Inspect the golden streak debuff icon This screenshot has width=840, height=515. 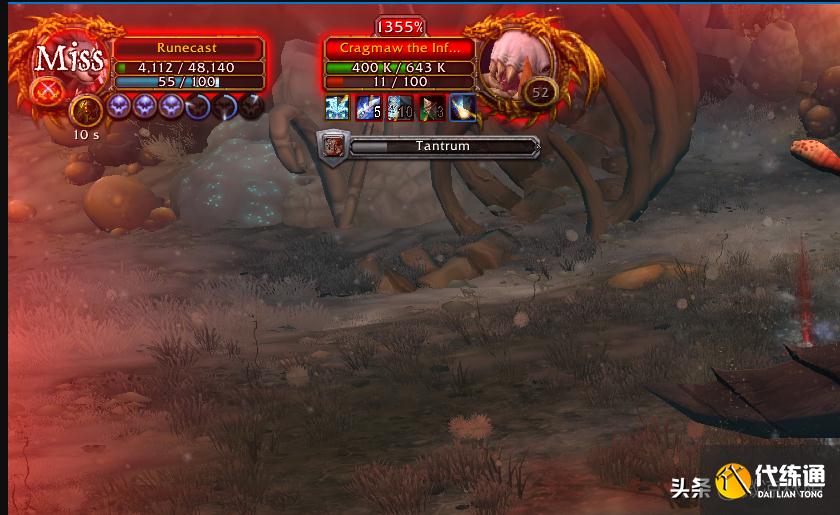point(462,108)
